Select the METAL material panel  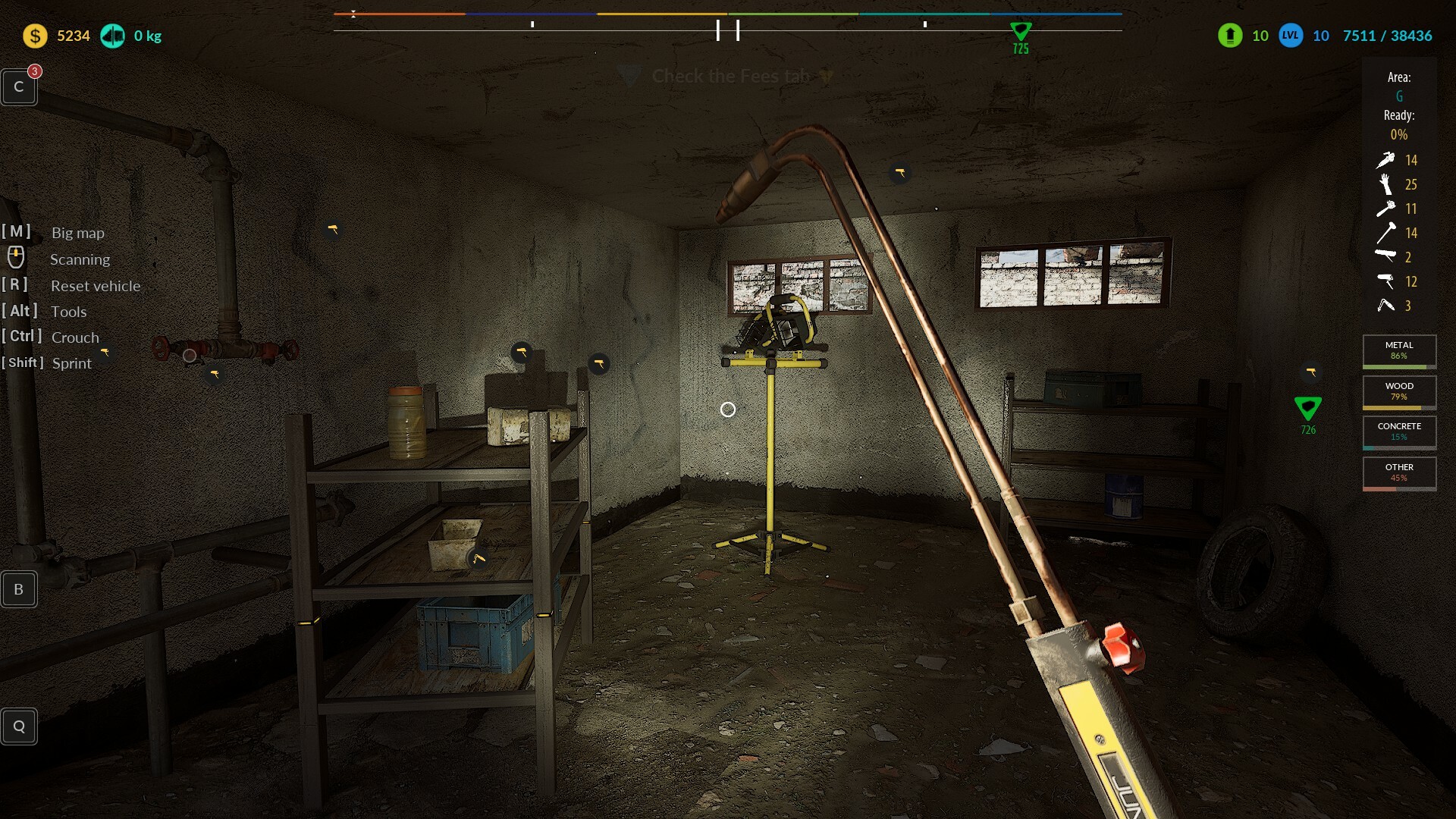pyautogui.click(x=1399, y=350)
